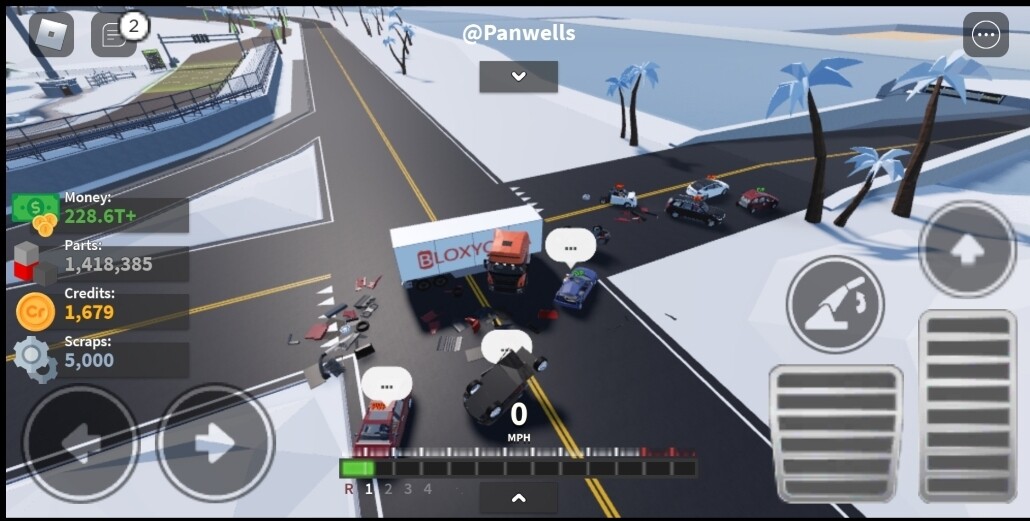Click the Parts blocks icon
This screenshot has width=1030, height=521.
(x=36, y=263)
